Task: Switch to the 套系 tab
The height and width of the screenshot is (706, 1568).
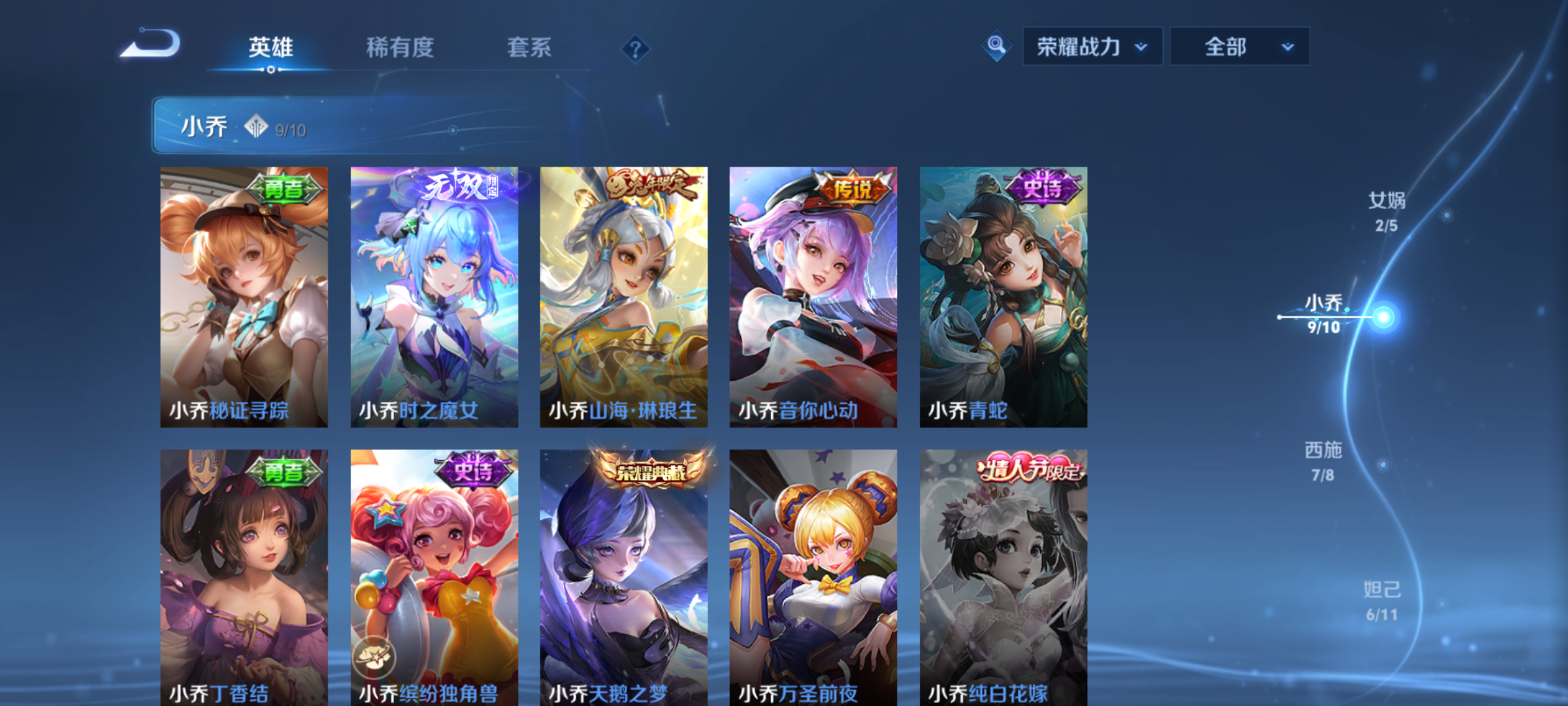Action: click(531, 48)
